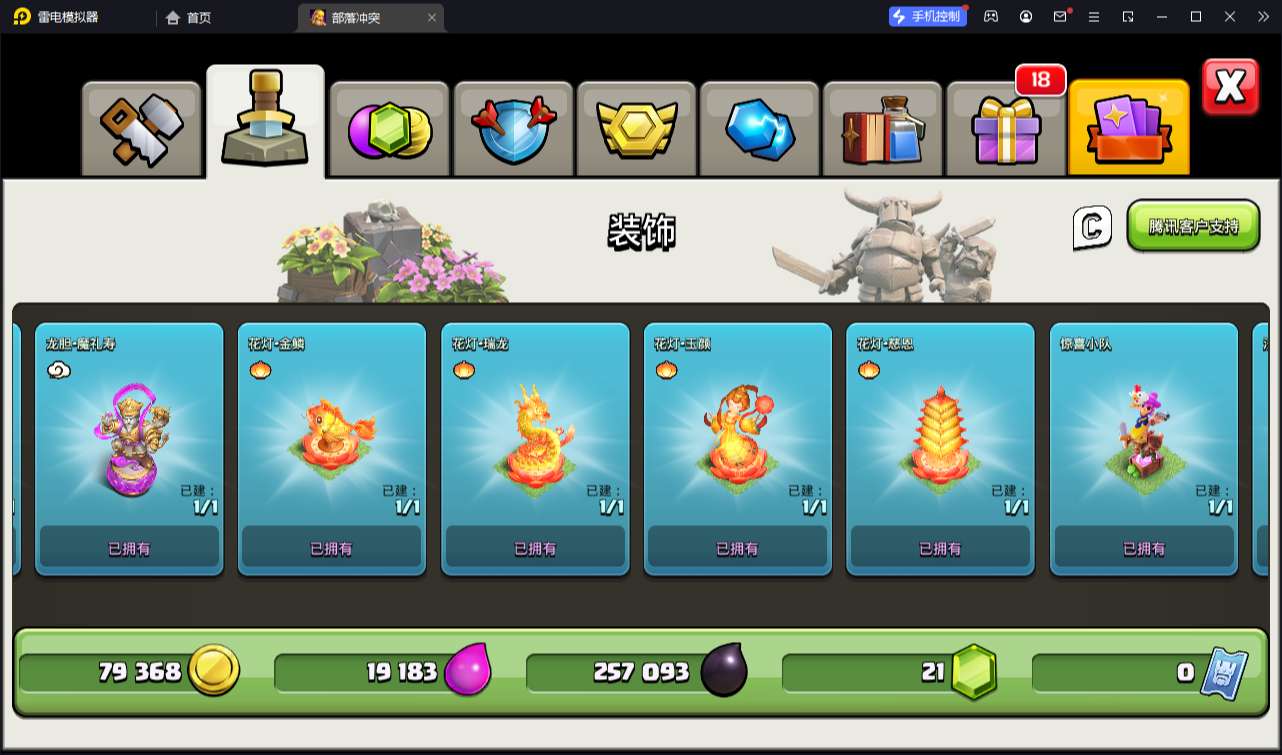Switch to the shield with arrows tab
The image size is (1282, 755).
click(513, 129)
